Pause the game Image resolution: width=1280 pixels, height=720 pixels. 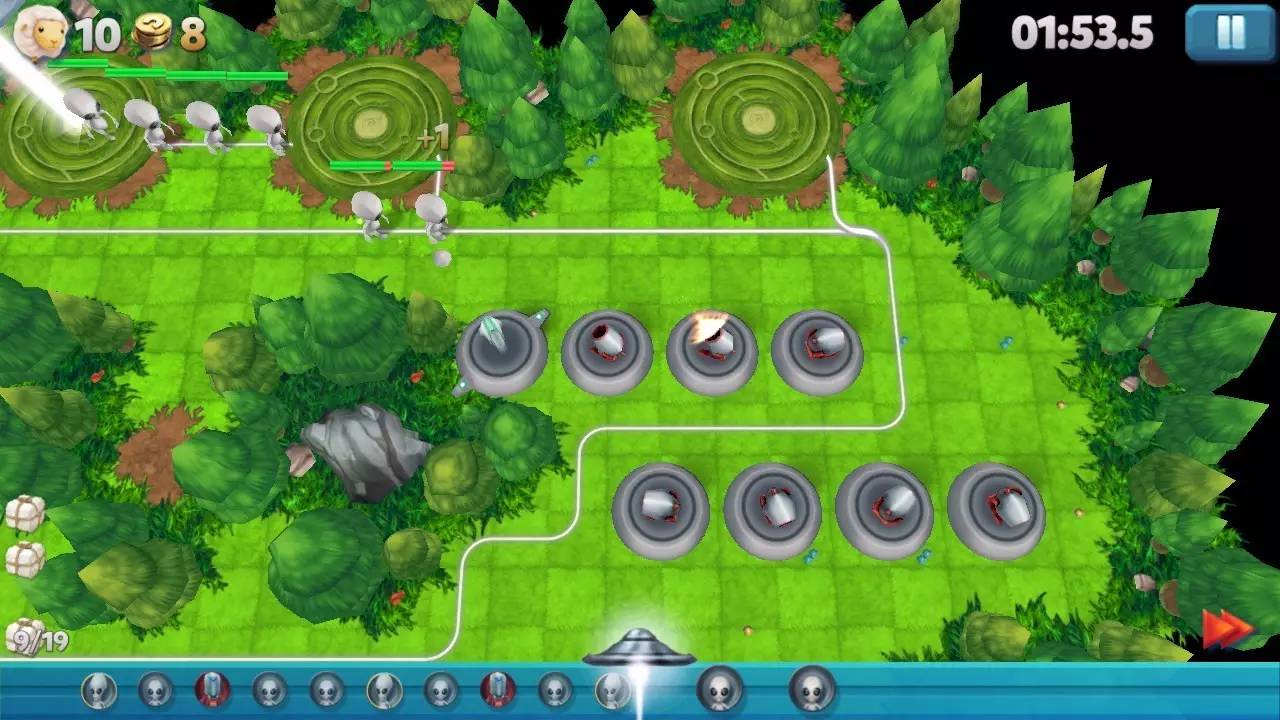click(x=1229, y=33)
